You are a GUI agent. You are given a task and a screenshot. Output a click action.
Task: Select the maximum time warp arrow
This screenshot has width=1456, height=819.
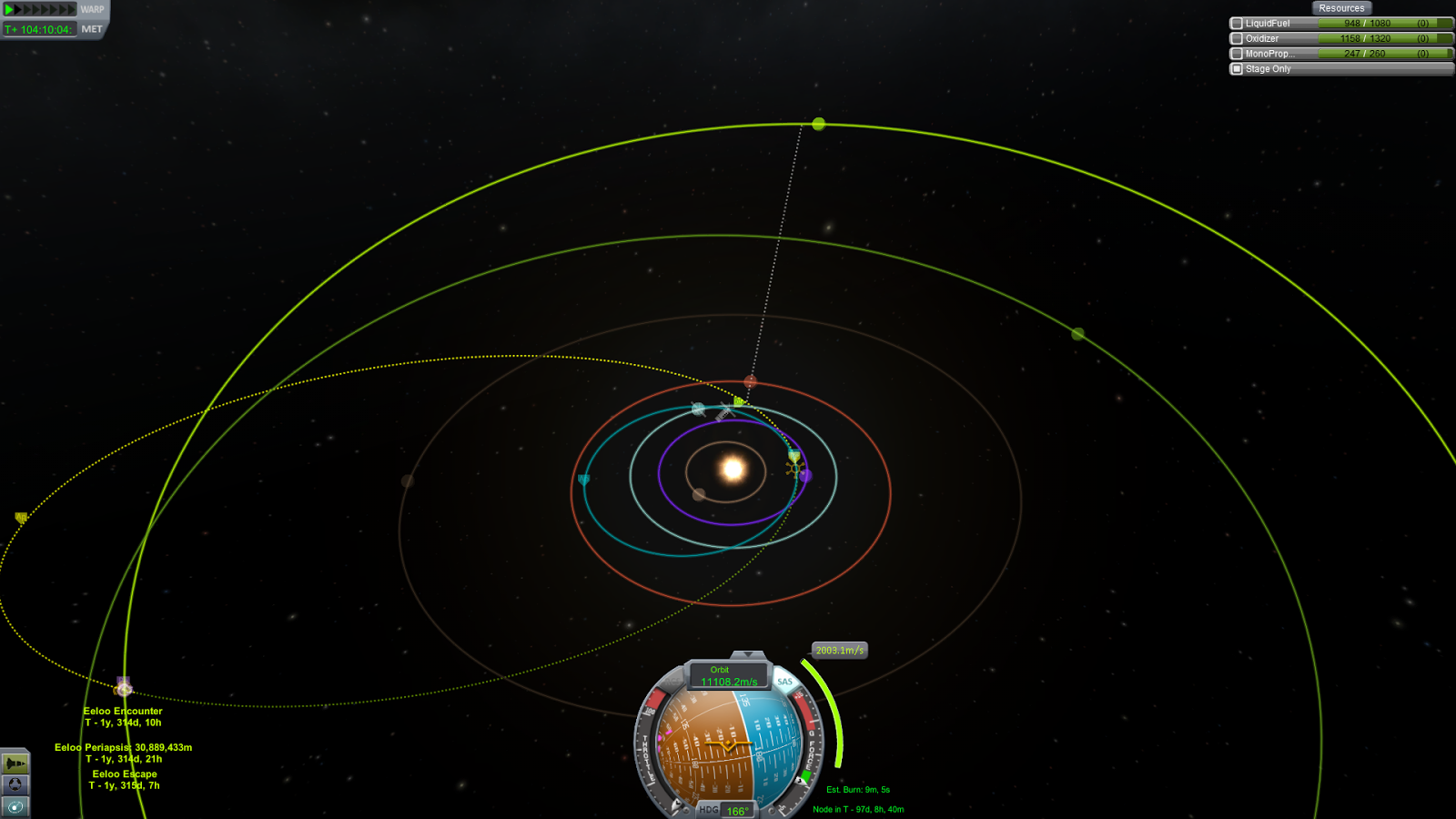[72, 11]
